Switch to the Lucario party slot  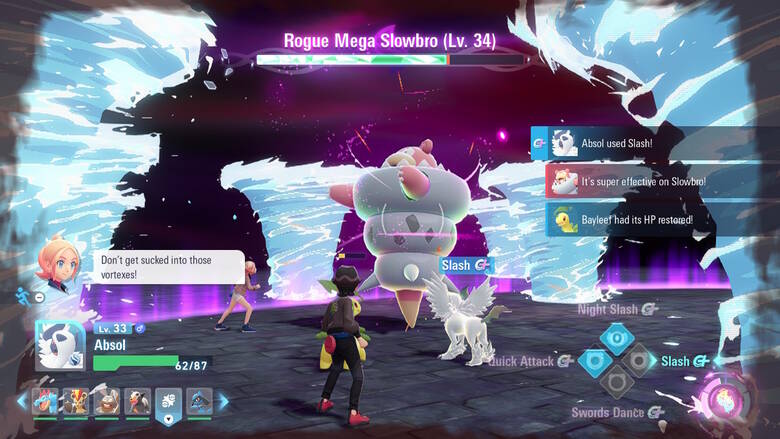coord(199,402)
